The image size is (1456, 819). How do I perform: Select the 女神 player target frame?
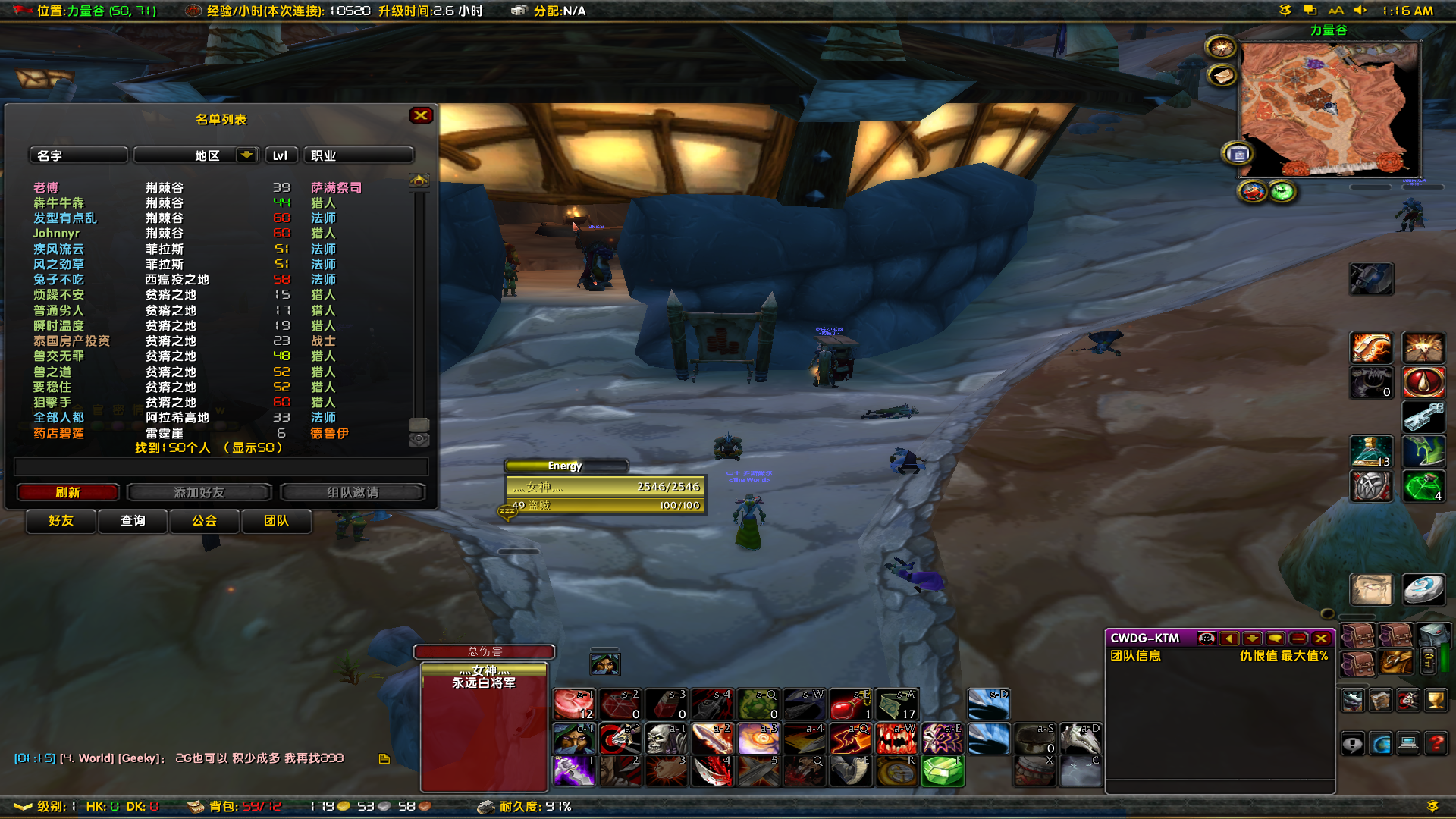coord(605,487)
